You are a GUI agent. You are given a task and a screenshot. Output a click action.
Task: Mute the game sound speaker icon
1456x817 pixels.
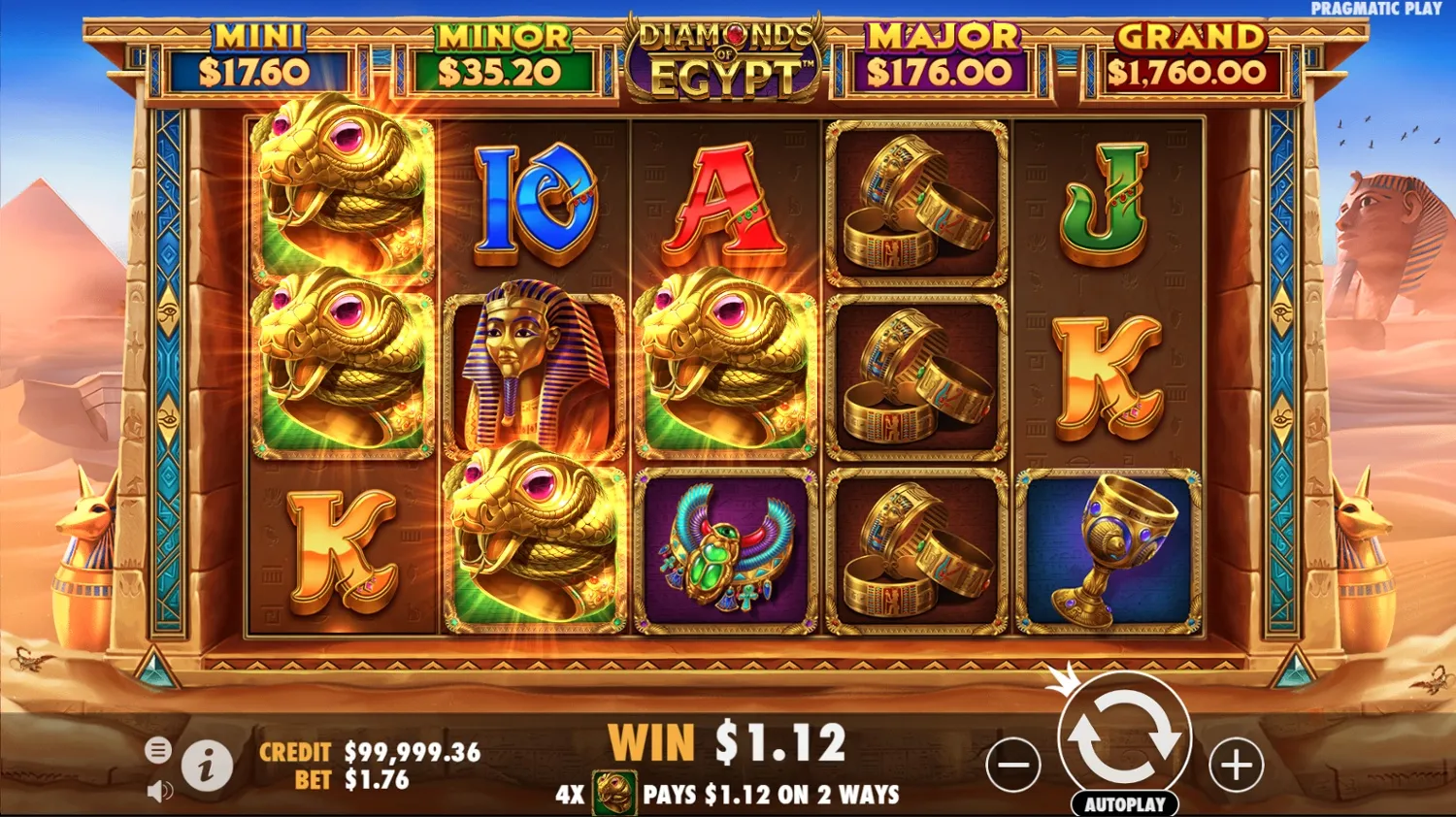click(158, 790)
